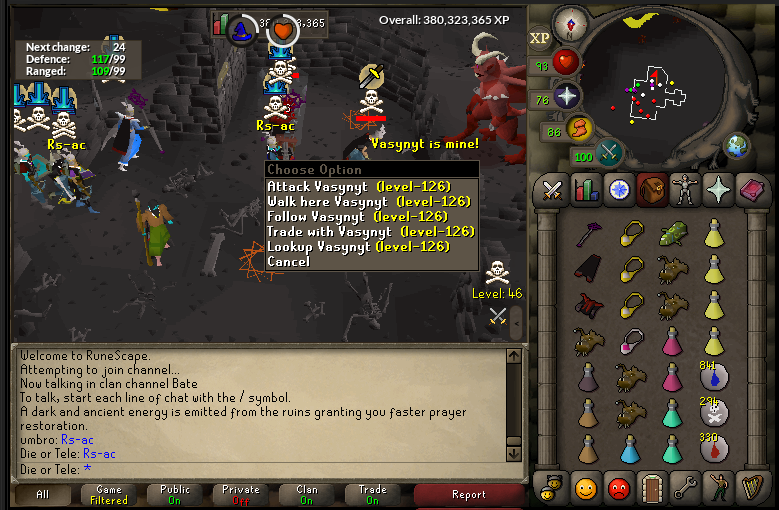Screen dimensions: 779x510
Task: Open the world map globe
Action: pos(738,146)
